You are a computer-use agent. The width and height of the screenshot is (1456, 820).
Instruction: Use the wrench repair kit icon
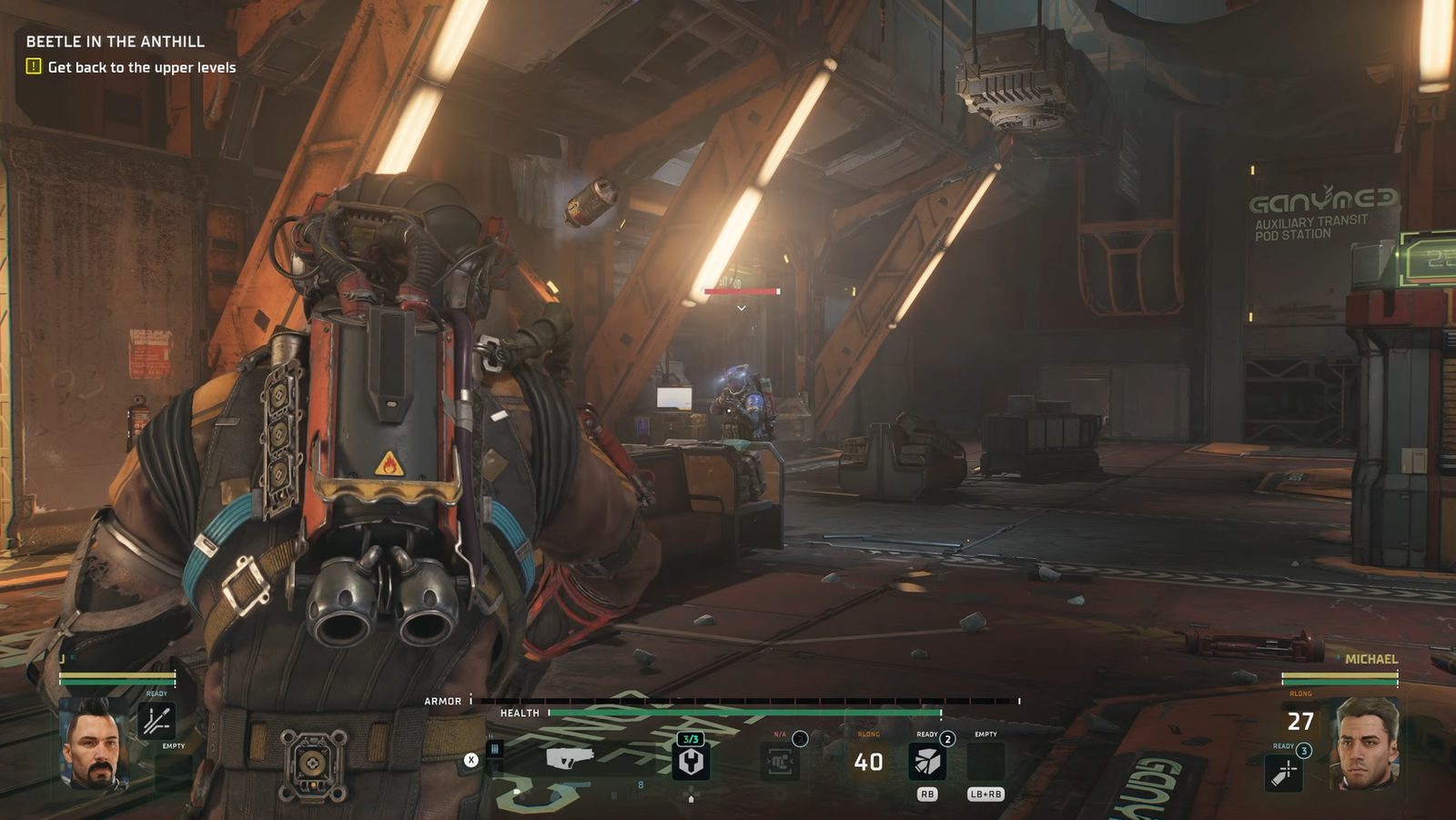691,761
